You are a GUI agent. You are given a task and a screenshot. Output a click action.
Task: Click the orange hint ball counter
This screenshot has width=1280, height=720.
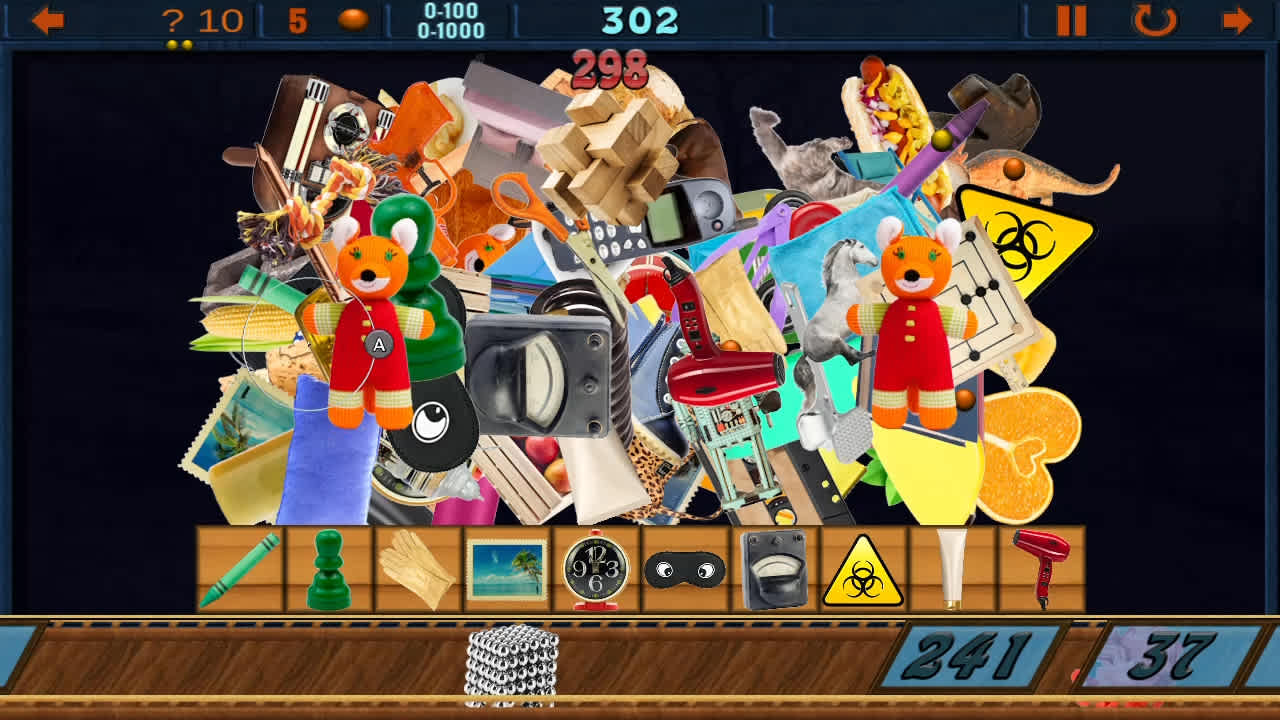pyautogui.click(x=355, y=17)
